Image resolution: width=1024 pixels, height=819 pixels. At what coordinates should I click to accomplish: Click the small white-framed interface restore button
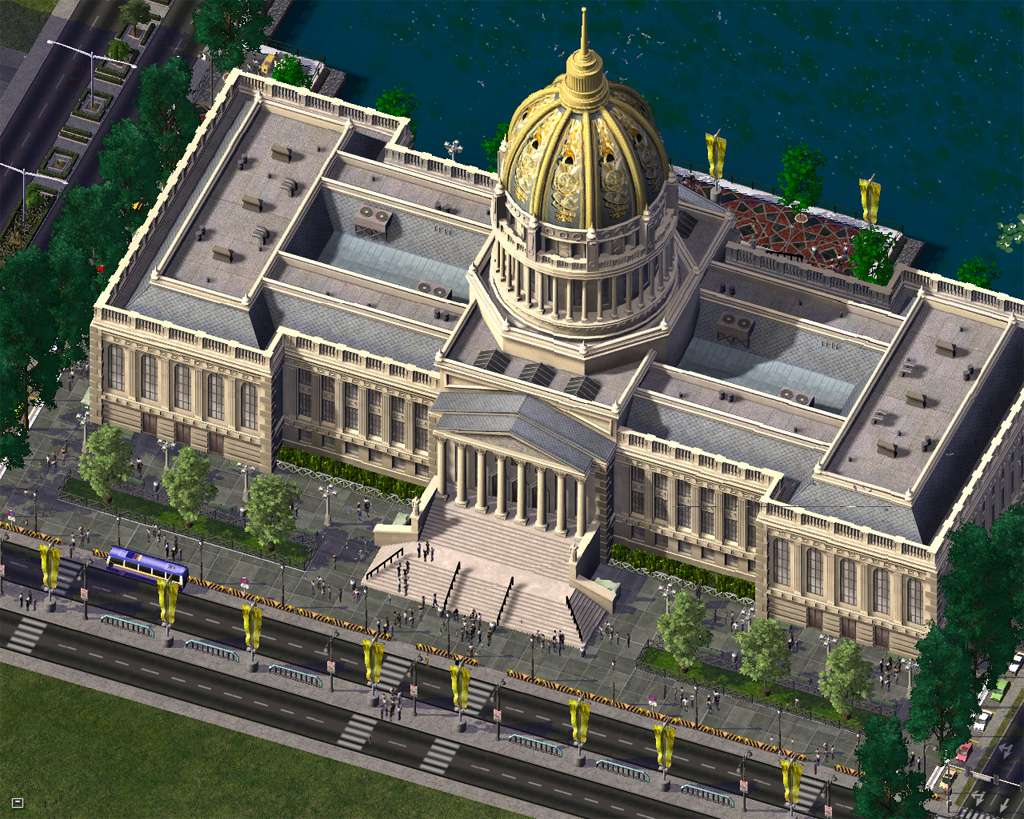pos(17,802)
